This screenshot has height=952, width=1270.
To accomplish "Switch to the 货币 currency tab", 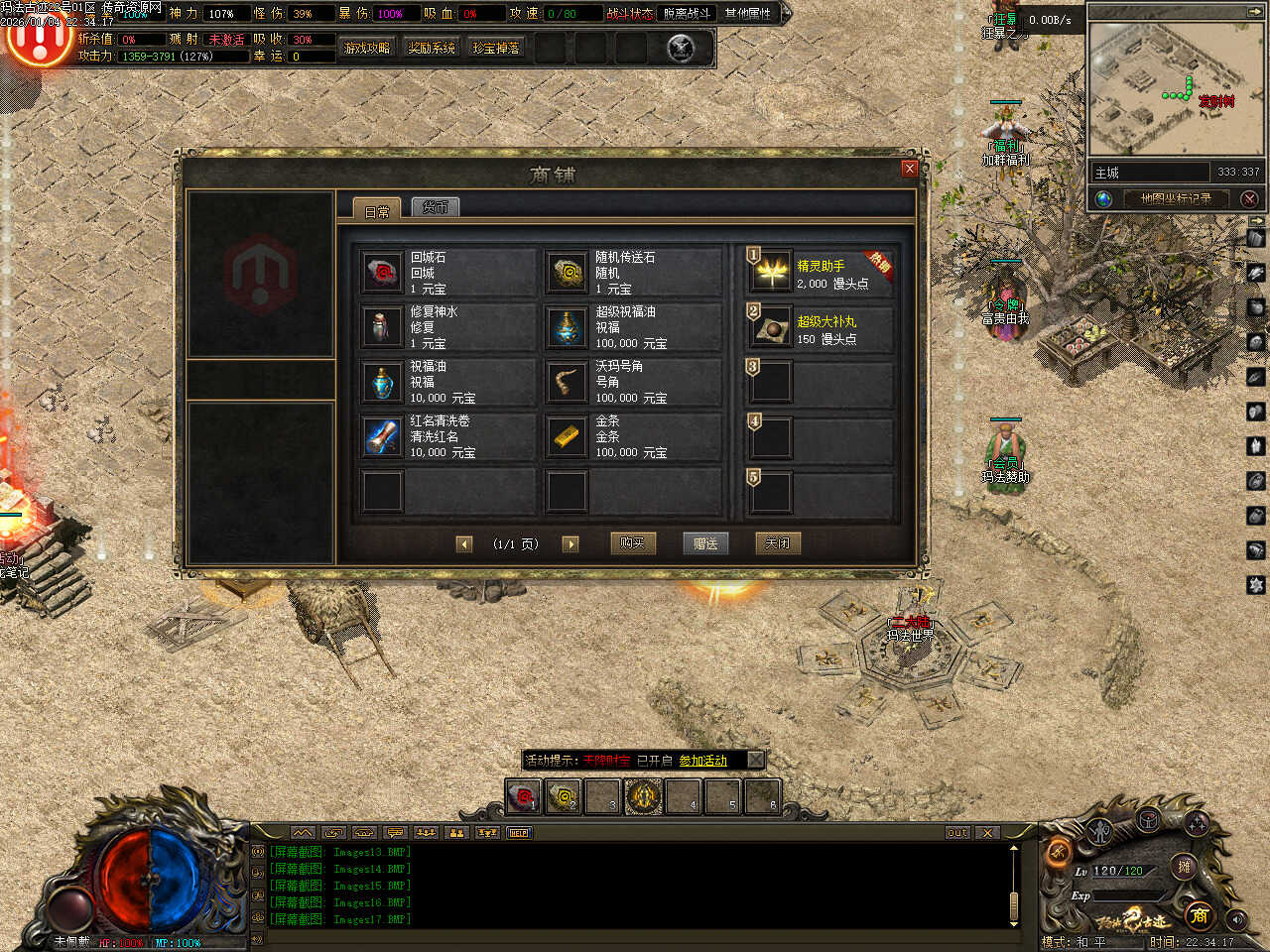I will [x=436, y=207].
